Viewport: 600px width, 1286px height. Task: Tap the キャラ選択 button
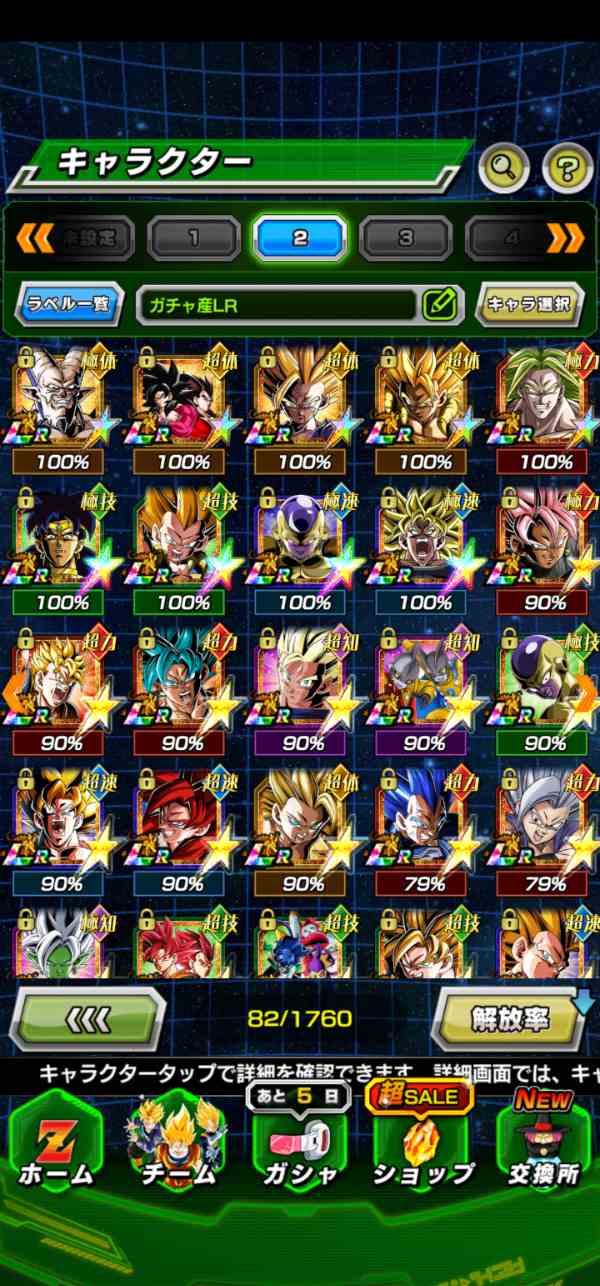pos(530,304)
